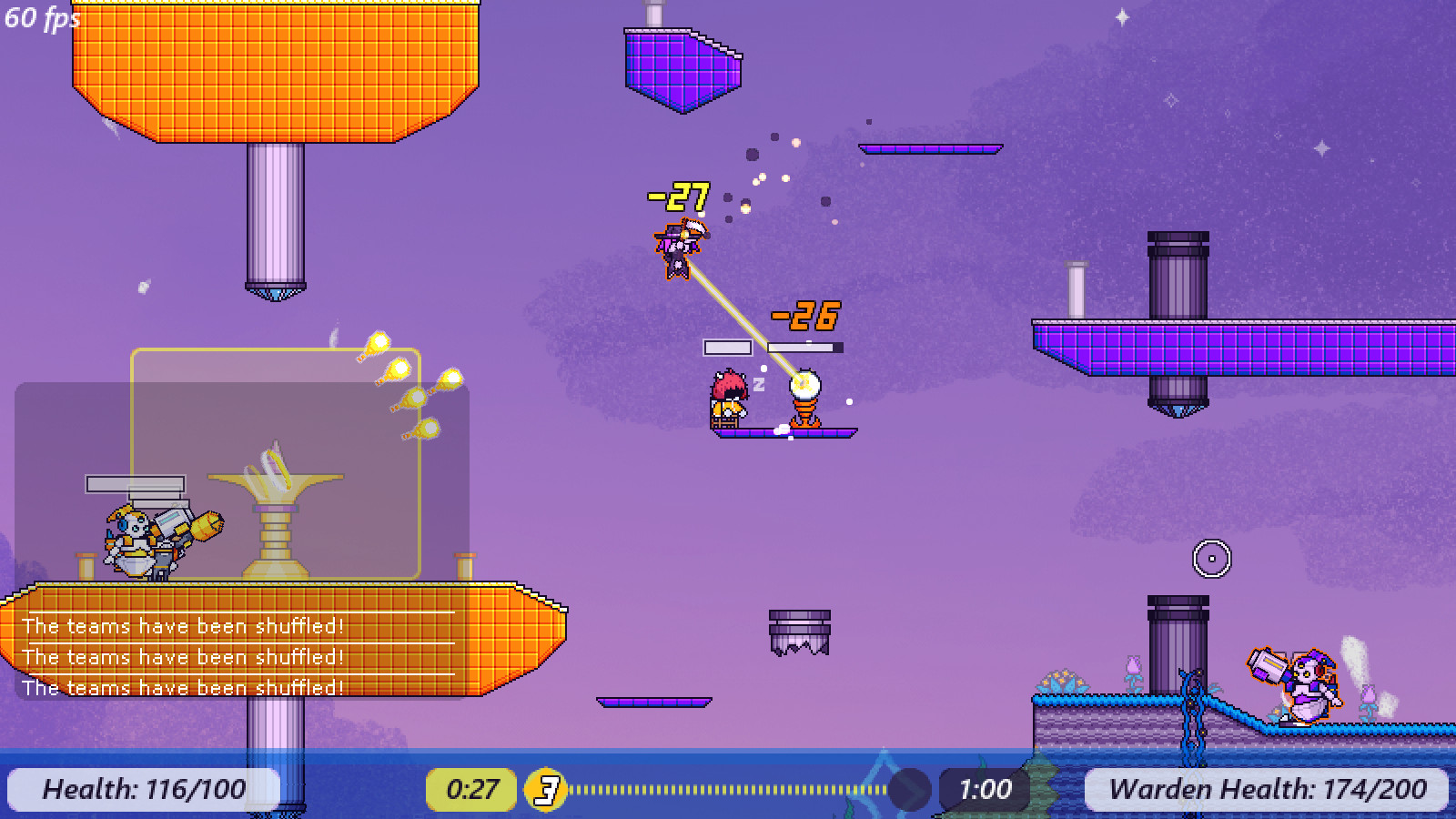Click the 1:00 timer badge
Viewport: 1456px width, 819px height.
point(987,789)
